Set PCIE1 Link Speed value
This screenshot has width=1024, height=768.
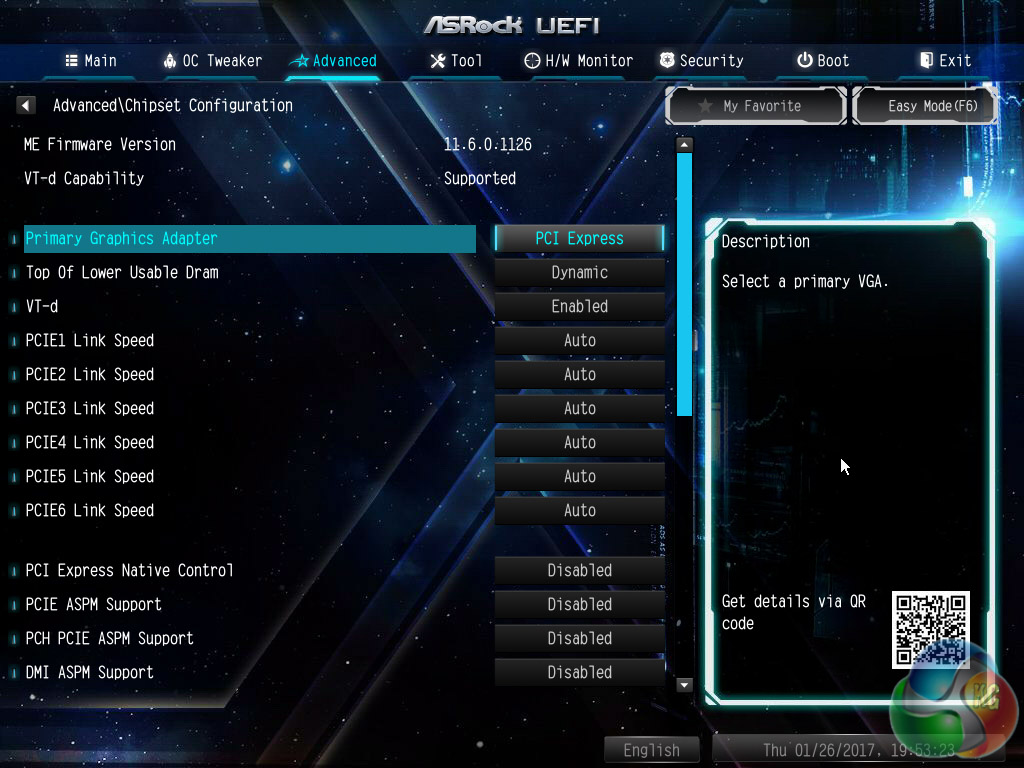(579, 340)
